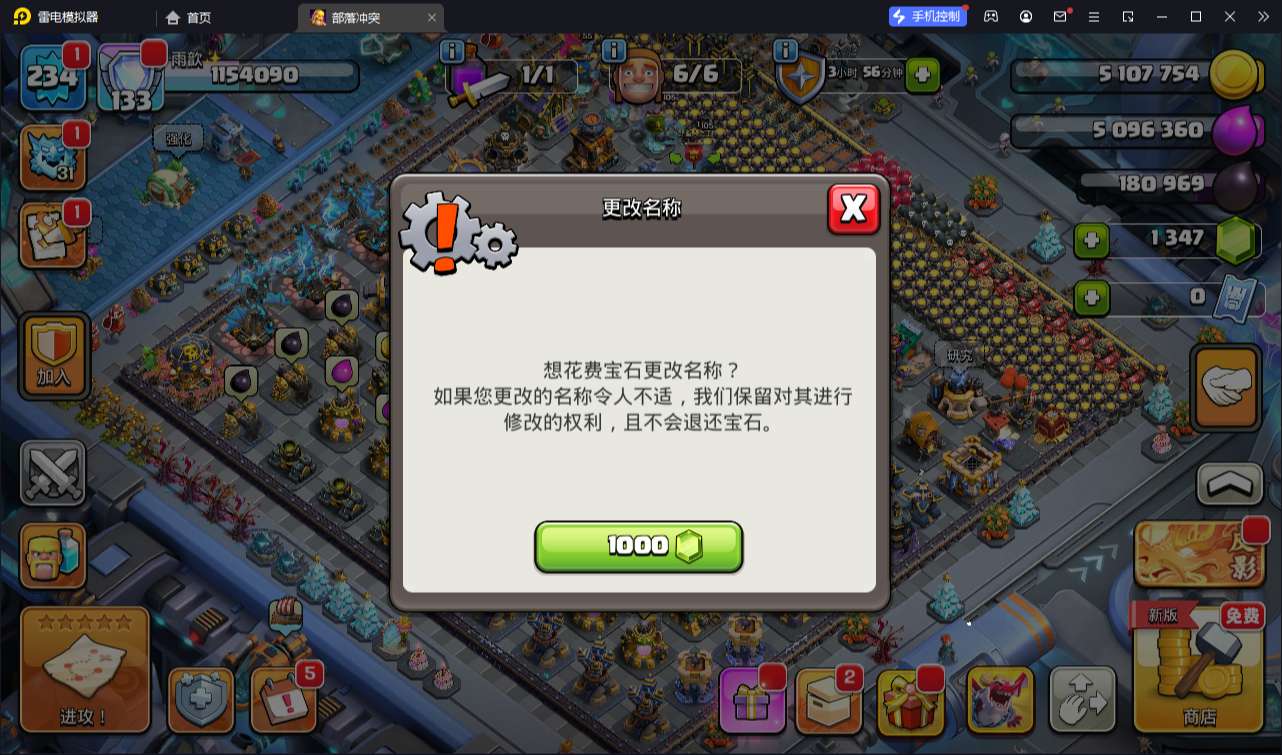This screenshot has width=1282, height=755.
Task: Expand the titlebar double-arrow more options
Action: [1263, 16]
